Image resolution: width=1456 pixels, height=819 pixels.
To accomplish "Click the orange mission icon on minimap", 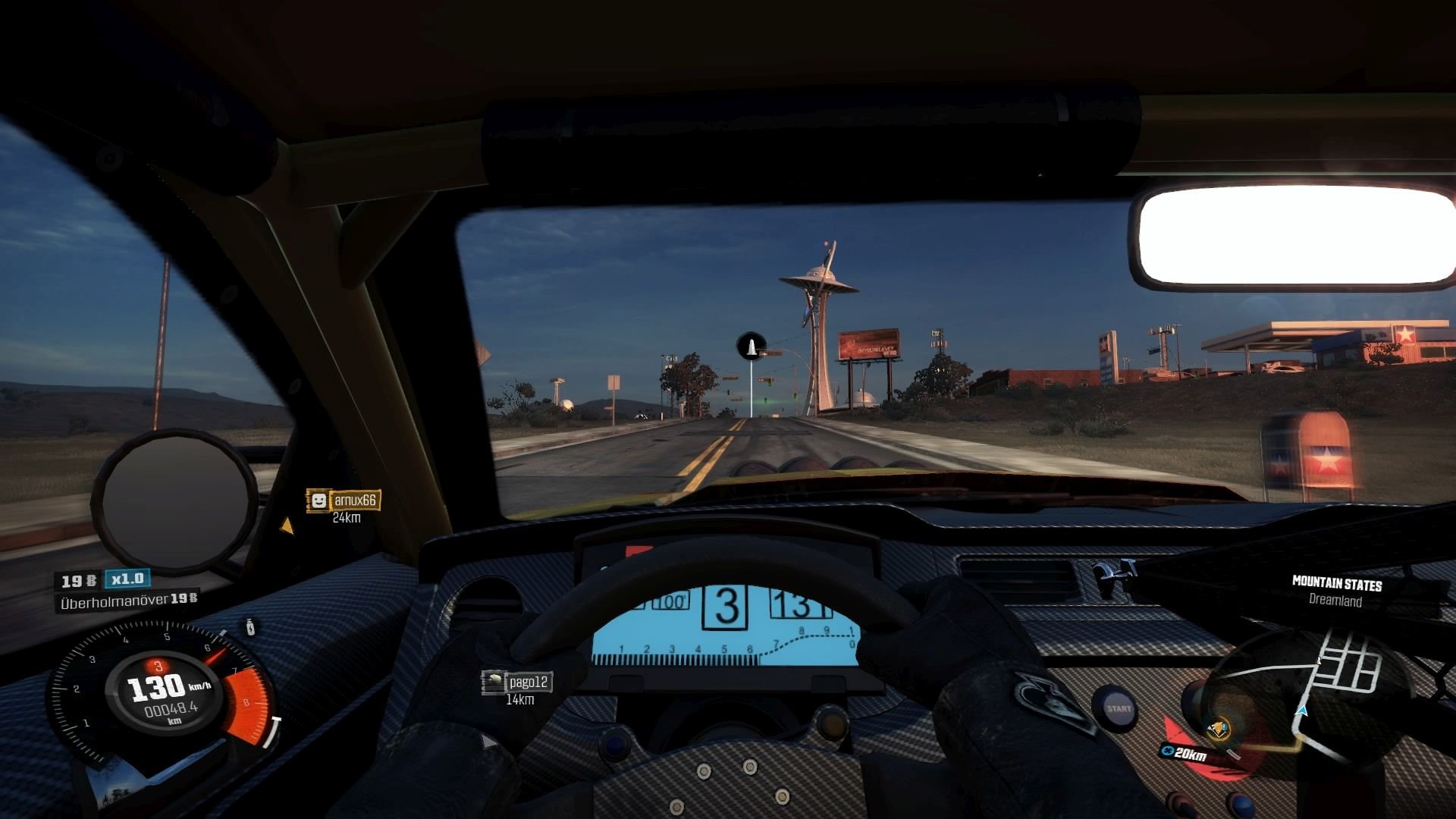I will pyautogui.click(x=1219, y=730).
